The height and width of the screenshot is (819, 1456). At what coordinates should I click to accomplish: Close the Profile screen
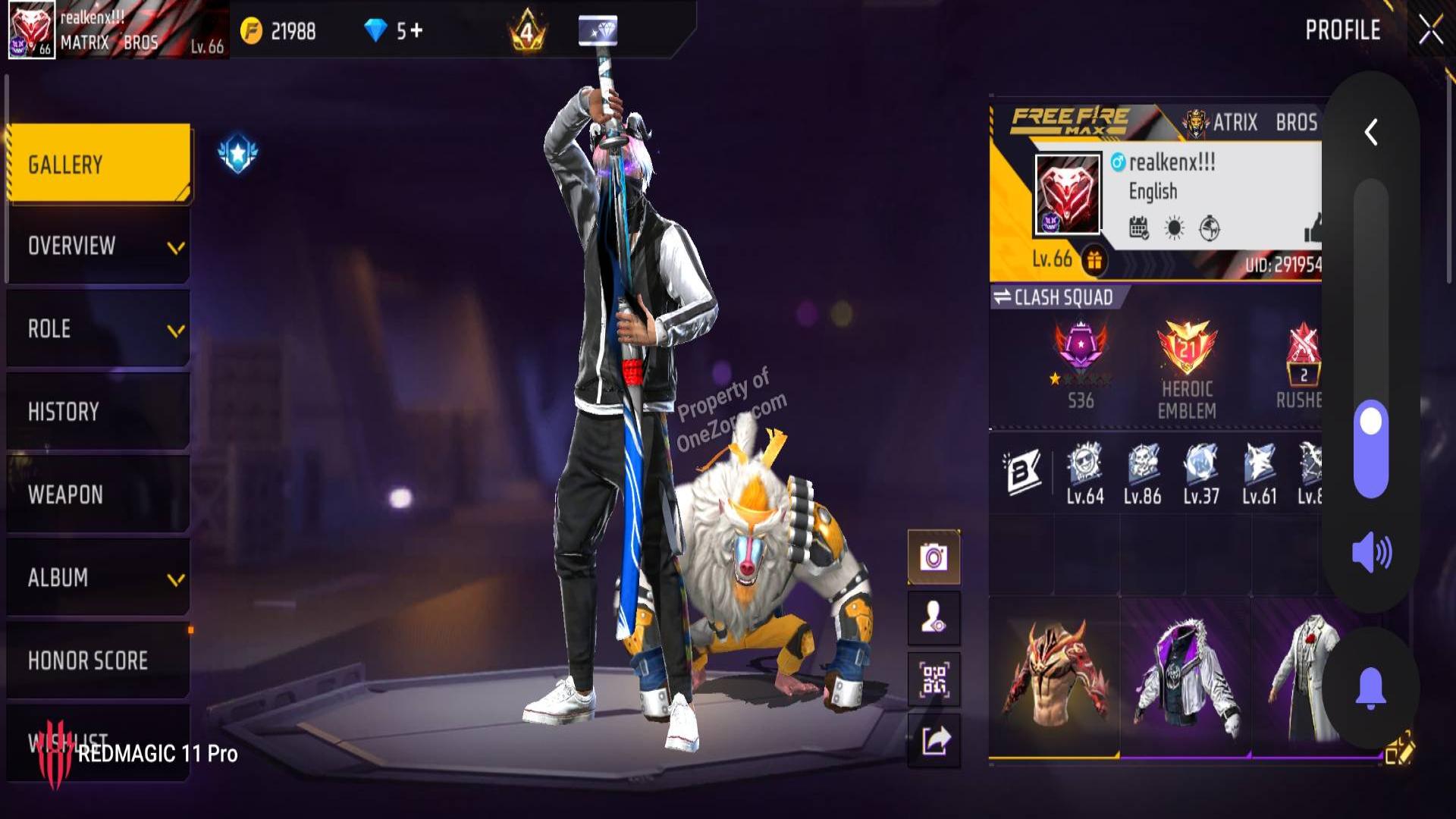(x=1430, y=30)
